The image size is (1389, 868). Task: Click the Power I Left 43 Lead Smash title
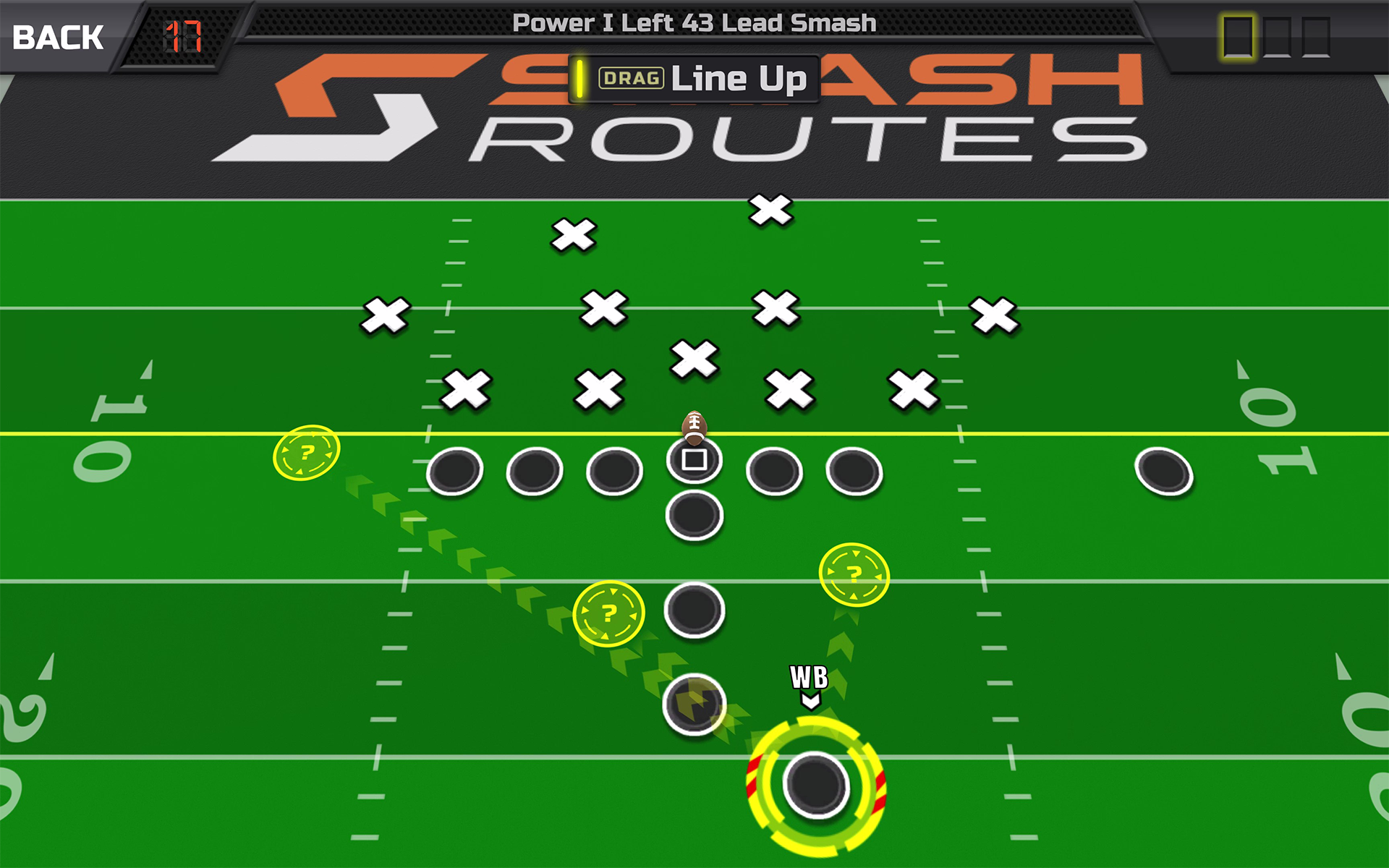[693, 22]
